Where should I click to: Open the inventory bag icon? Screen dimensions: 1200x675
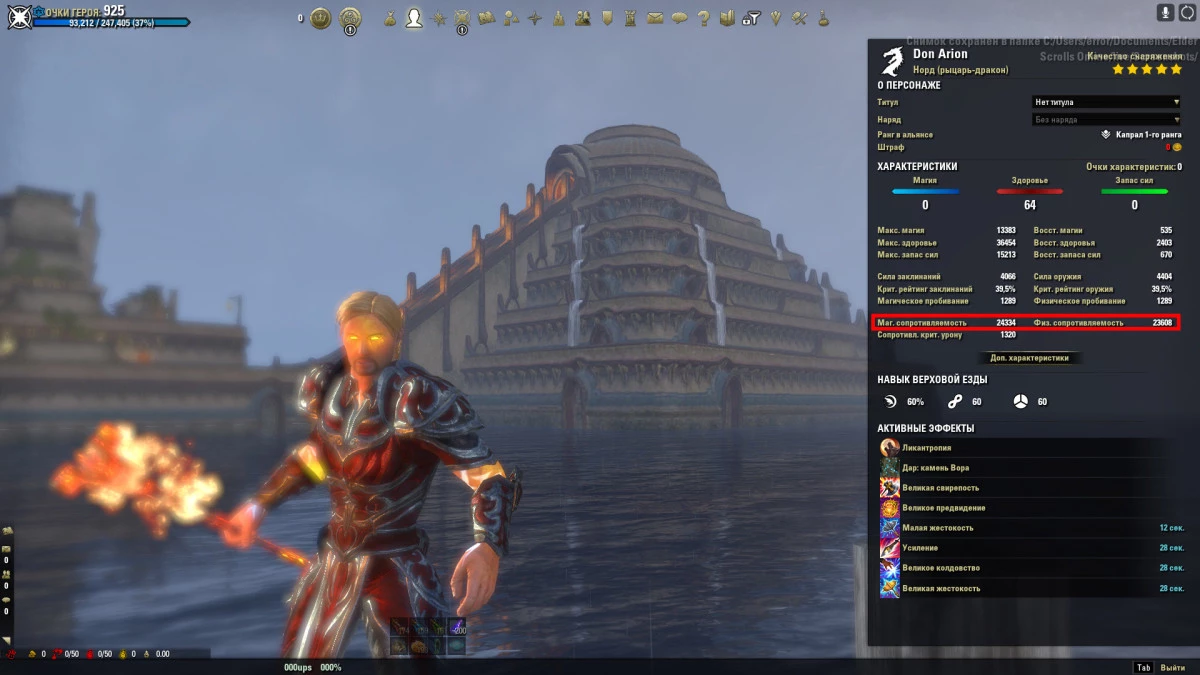[389, 18]
